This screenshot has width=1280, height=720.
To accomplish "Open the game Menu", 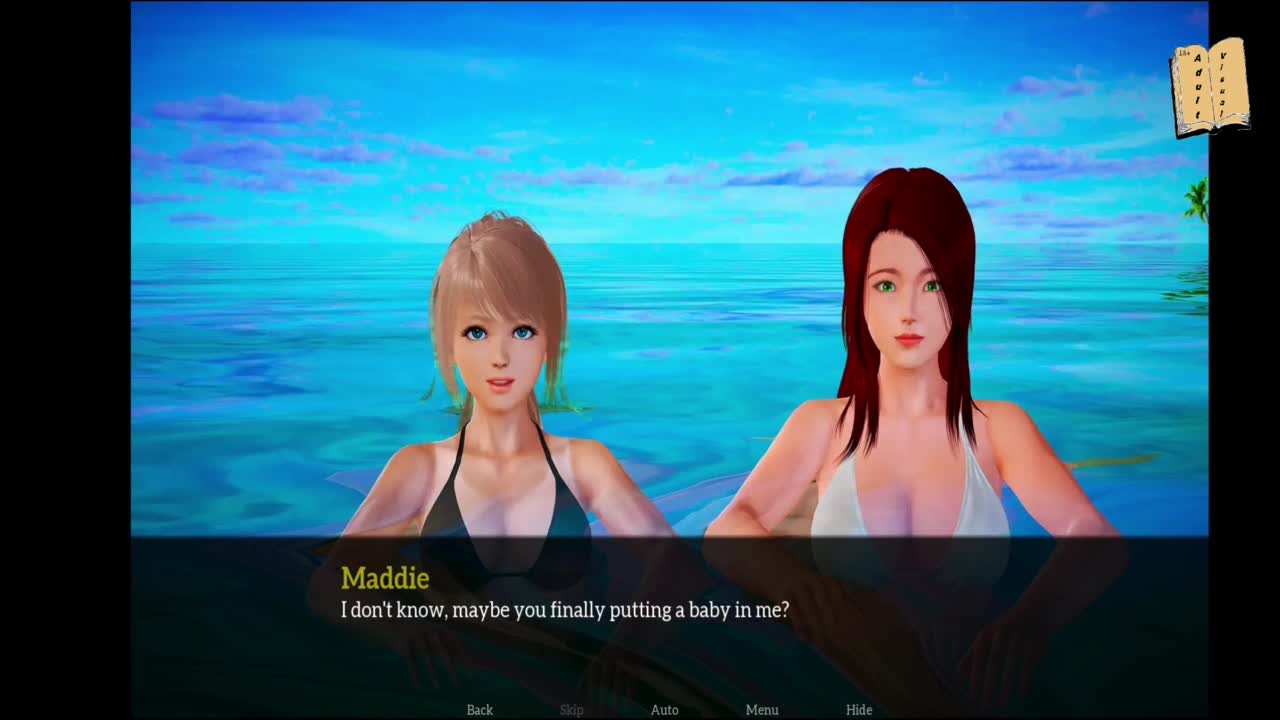I will coord(762,710).
